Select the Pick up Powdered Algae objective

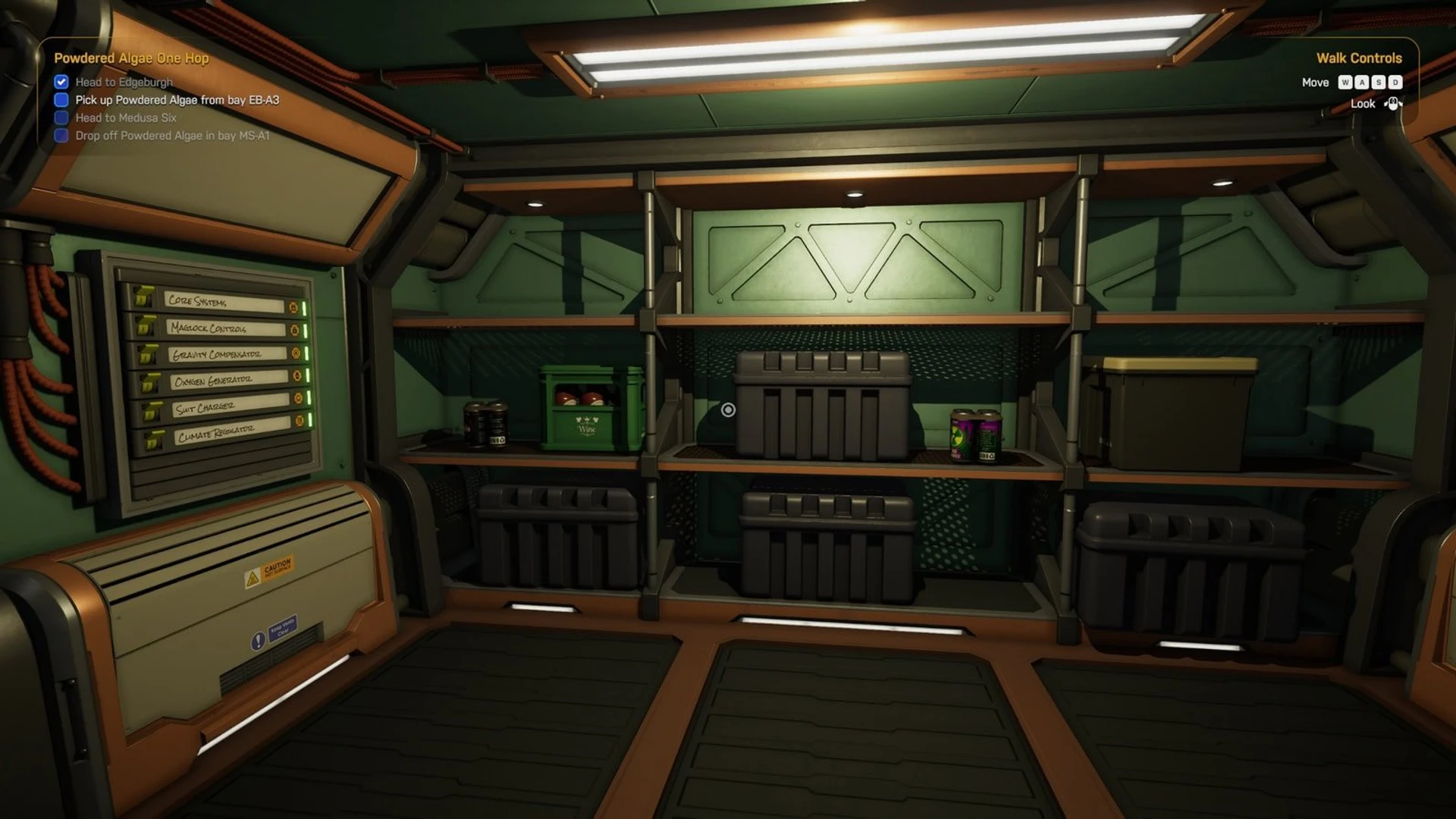coord(177,100)
